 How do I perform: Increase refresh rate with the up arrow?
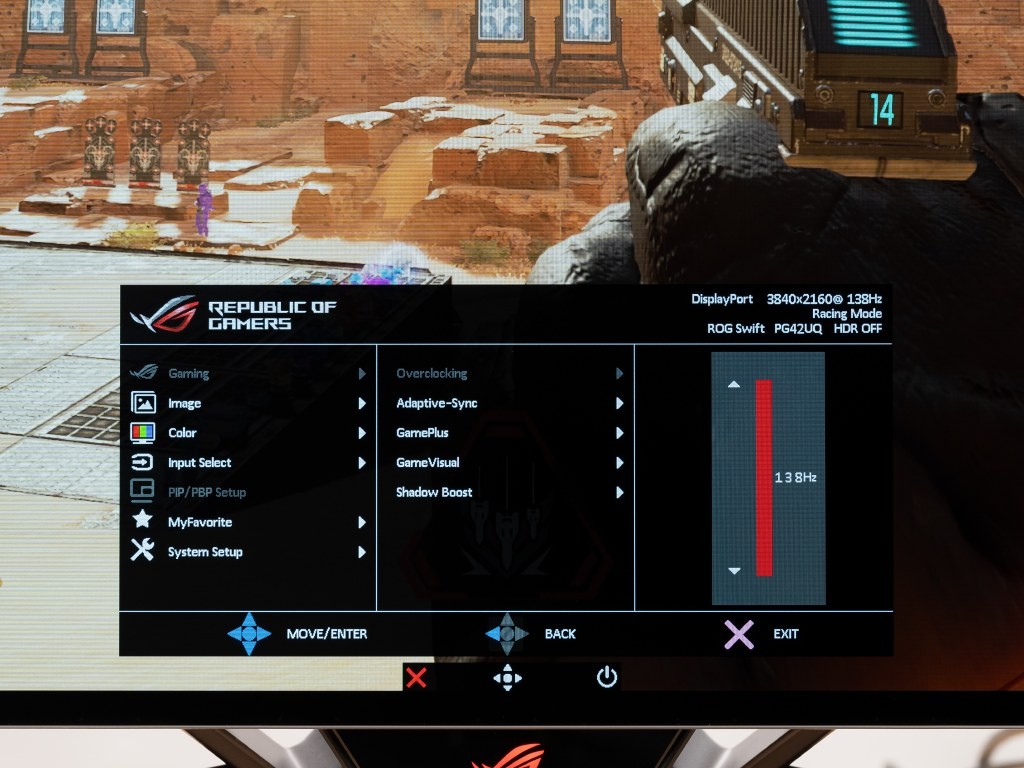(x=735, y=384)
